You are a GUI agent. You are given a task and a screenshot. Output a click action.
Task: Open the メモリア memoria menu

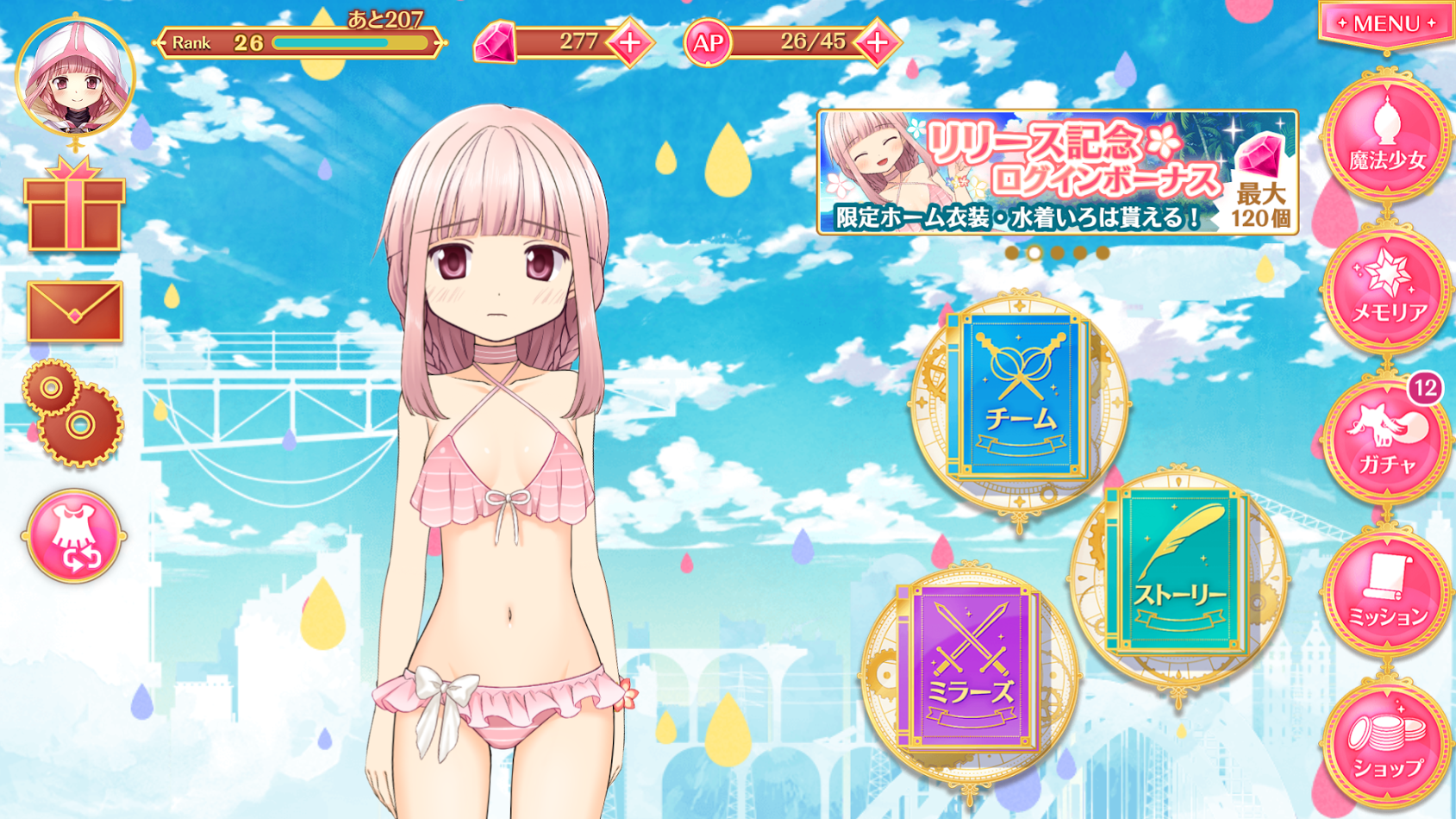[x=1386, y=291]
